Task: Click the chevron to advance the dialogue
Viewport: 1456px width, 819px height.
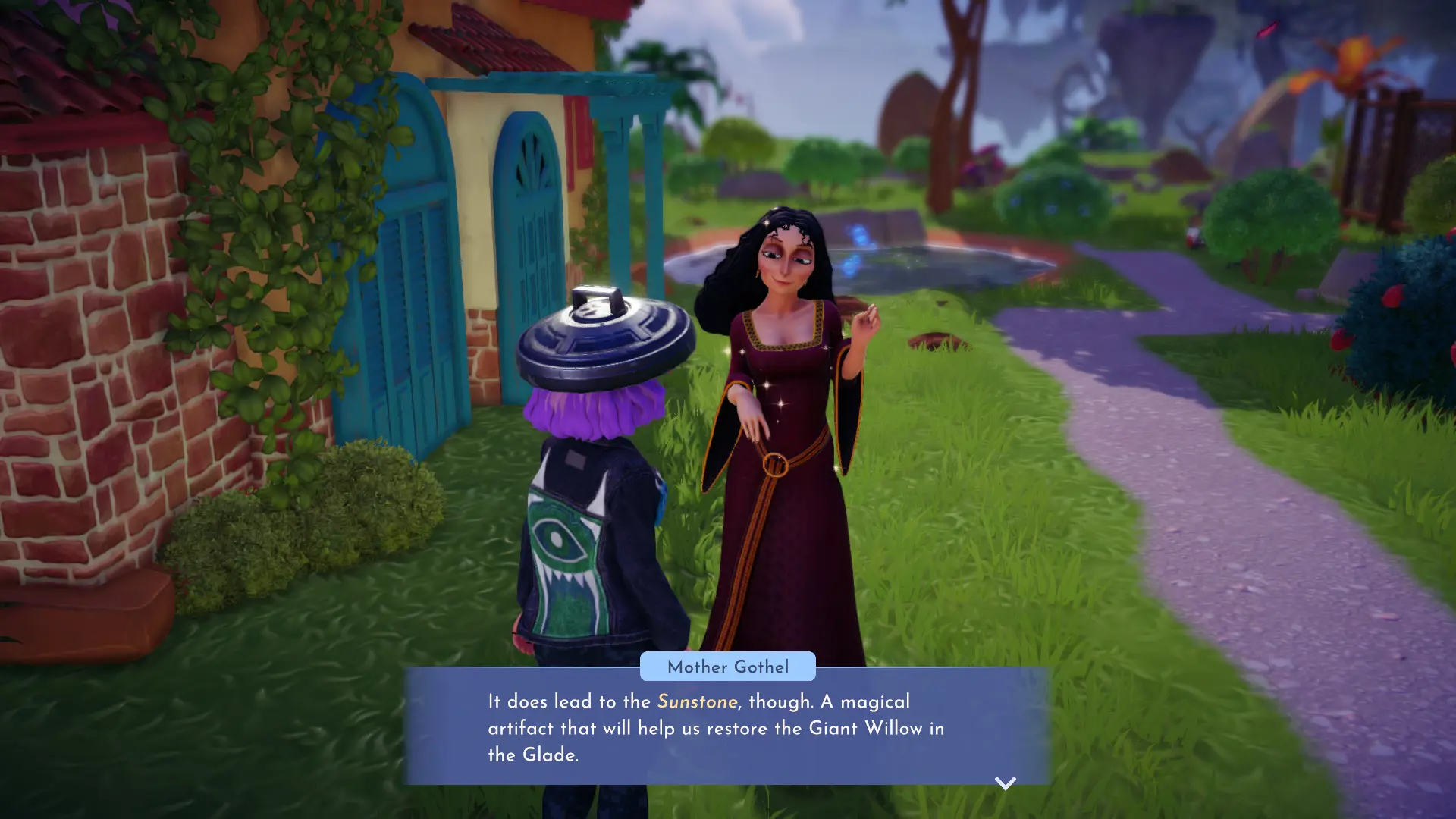Action: point(1005,784)
